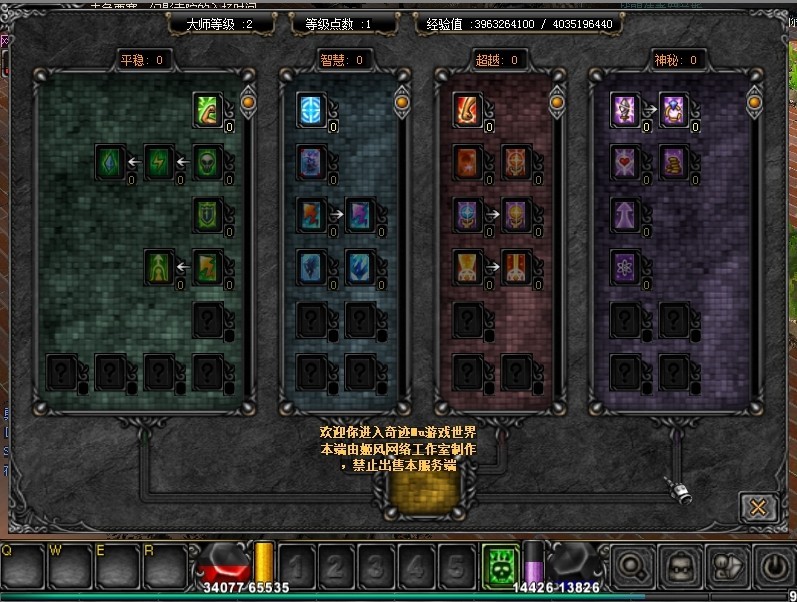Choose the gold coin stack skill

[x=673, y=161]
